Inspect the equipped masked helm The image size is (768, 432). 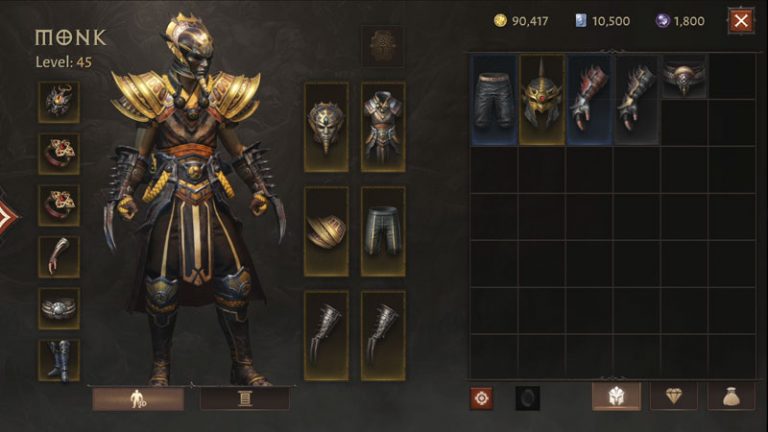326,127
